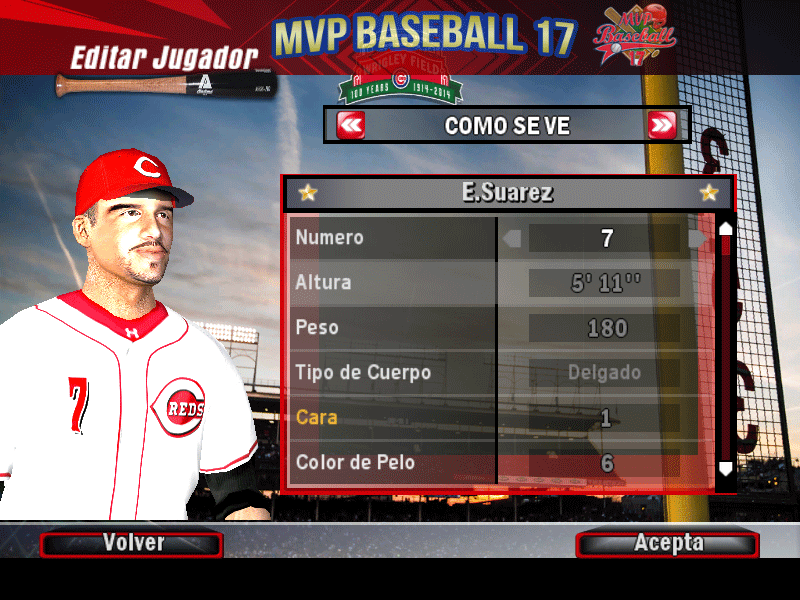Click the Volver back button
The height and width of the screenshot is (600, 800).
pyautogui.click(x=131, y=544)
